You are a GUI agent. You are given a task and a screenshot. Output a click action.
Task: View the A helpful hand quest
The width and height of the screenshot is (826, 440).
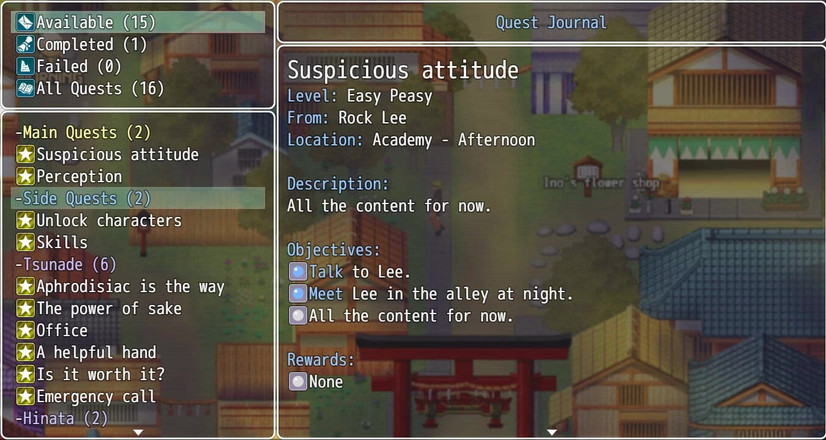96,352
